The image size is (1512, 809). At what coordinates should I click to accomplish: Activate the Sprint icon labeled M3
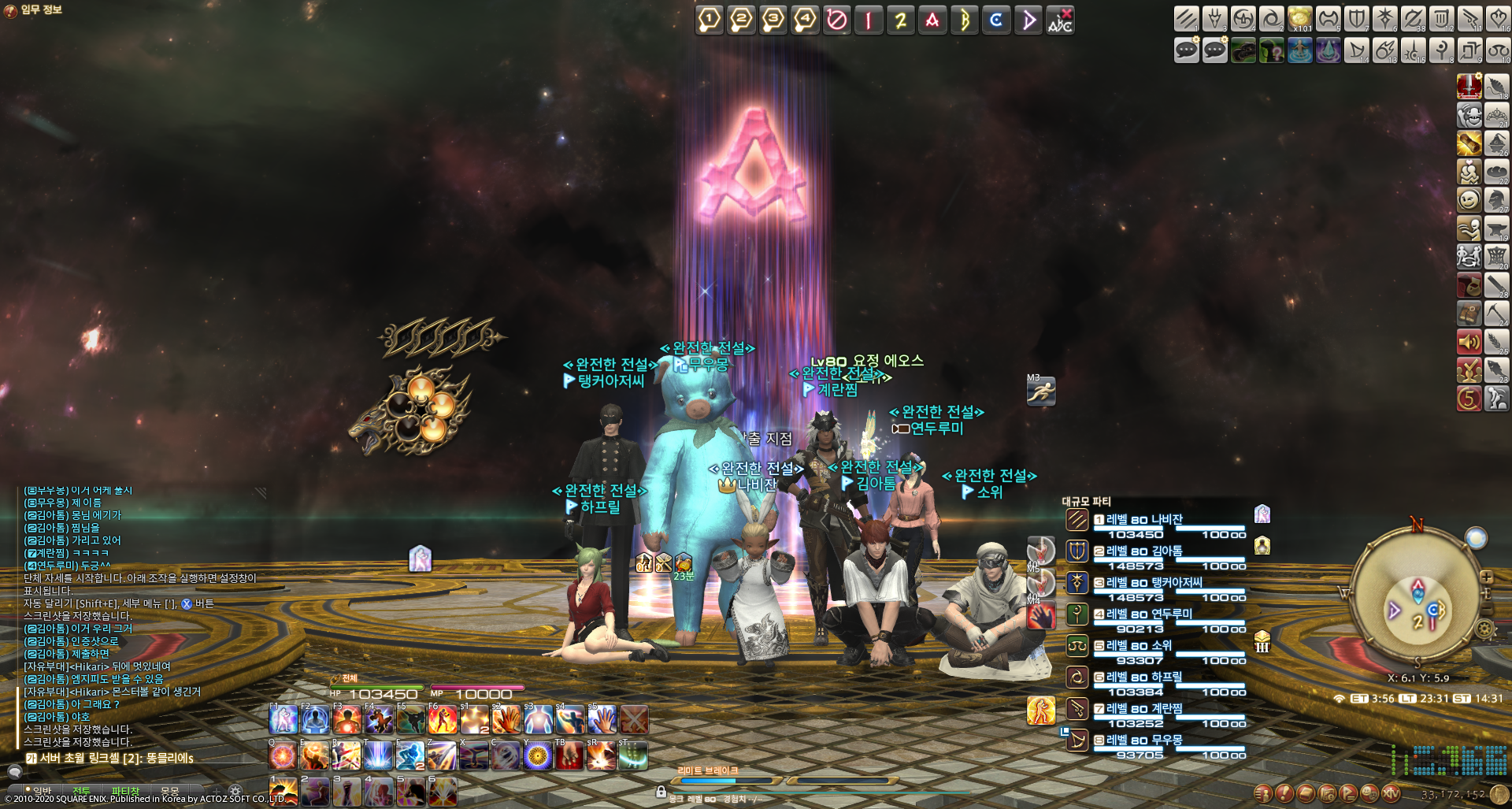click(1041, 392)
